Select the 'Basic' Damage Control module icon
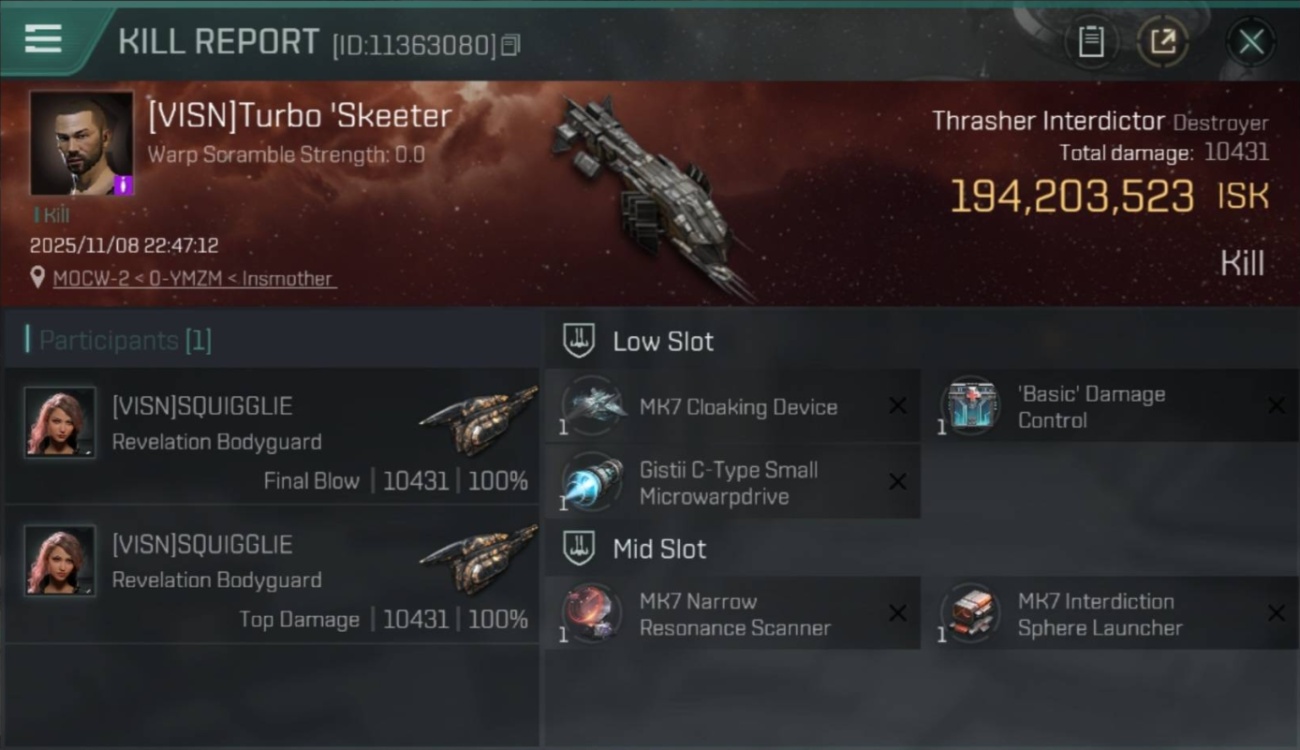The height and width of the screenshot is (750, 1300). pos(970,405)
